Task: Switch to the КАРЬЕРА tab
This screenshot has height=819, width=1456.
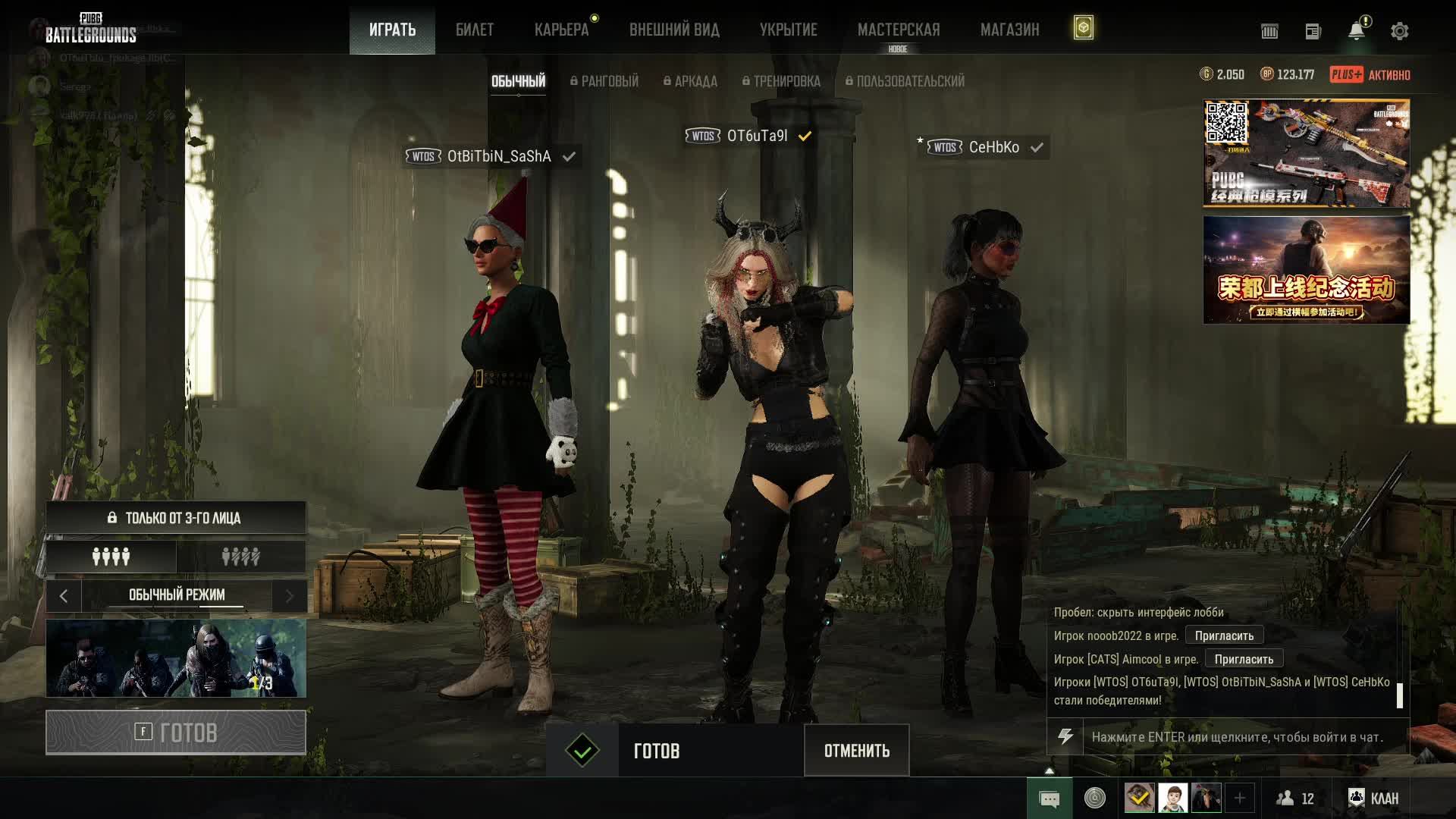Action: point(561,30)
